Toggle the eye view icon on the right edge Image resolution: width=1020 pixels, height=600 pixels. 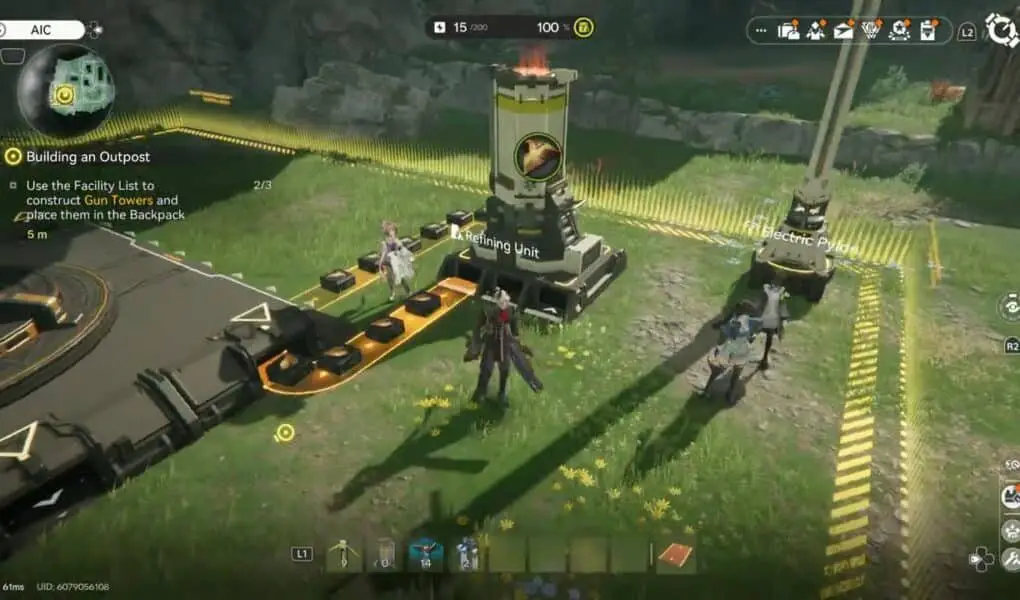click(x=1010, y=307)
